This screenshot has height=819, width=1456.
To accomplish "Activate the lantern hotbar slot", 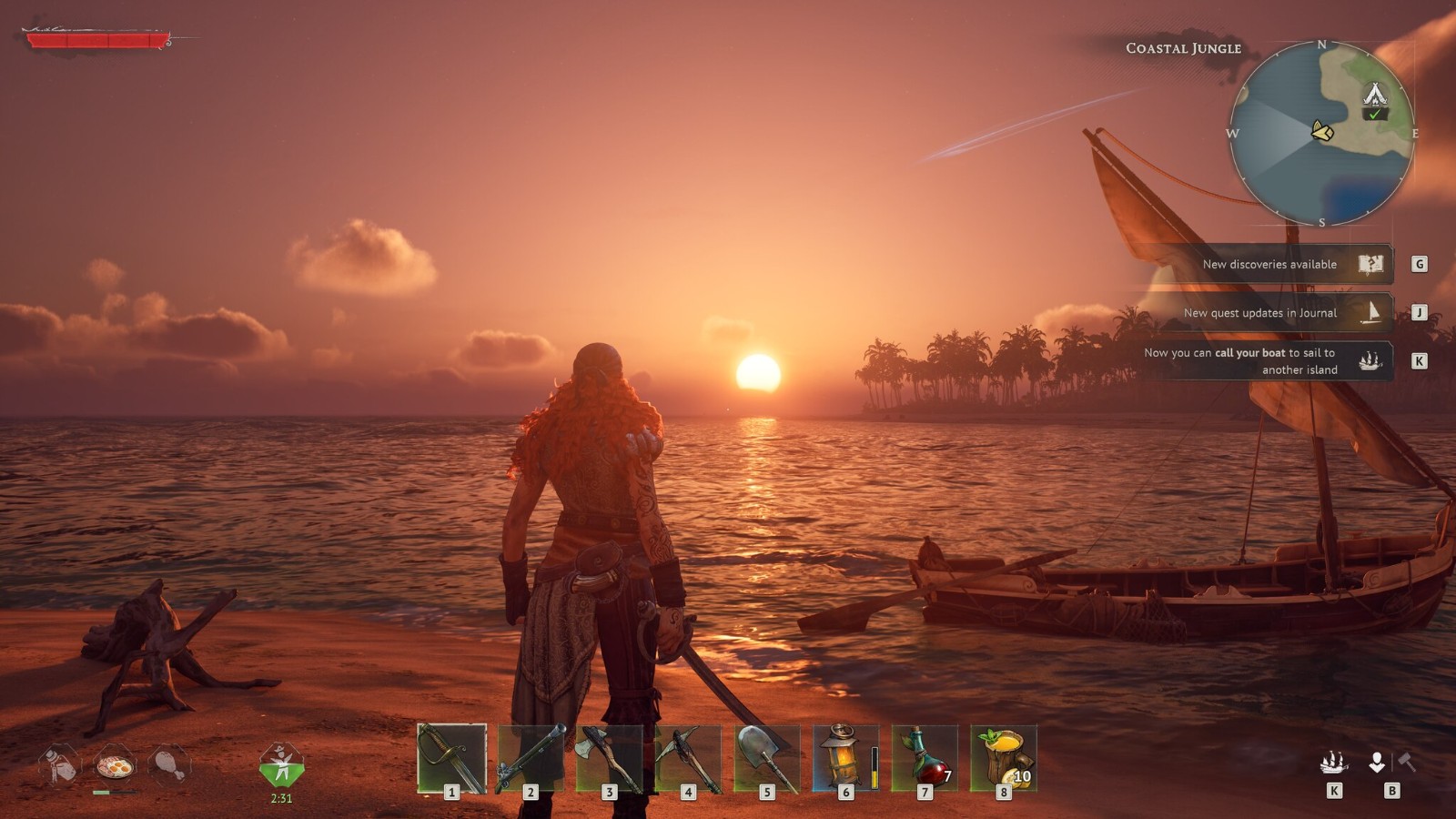I will (845, 758).
